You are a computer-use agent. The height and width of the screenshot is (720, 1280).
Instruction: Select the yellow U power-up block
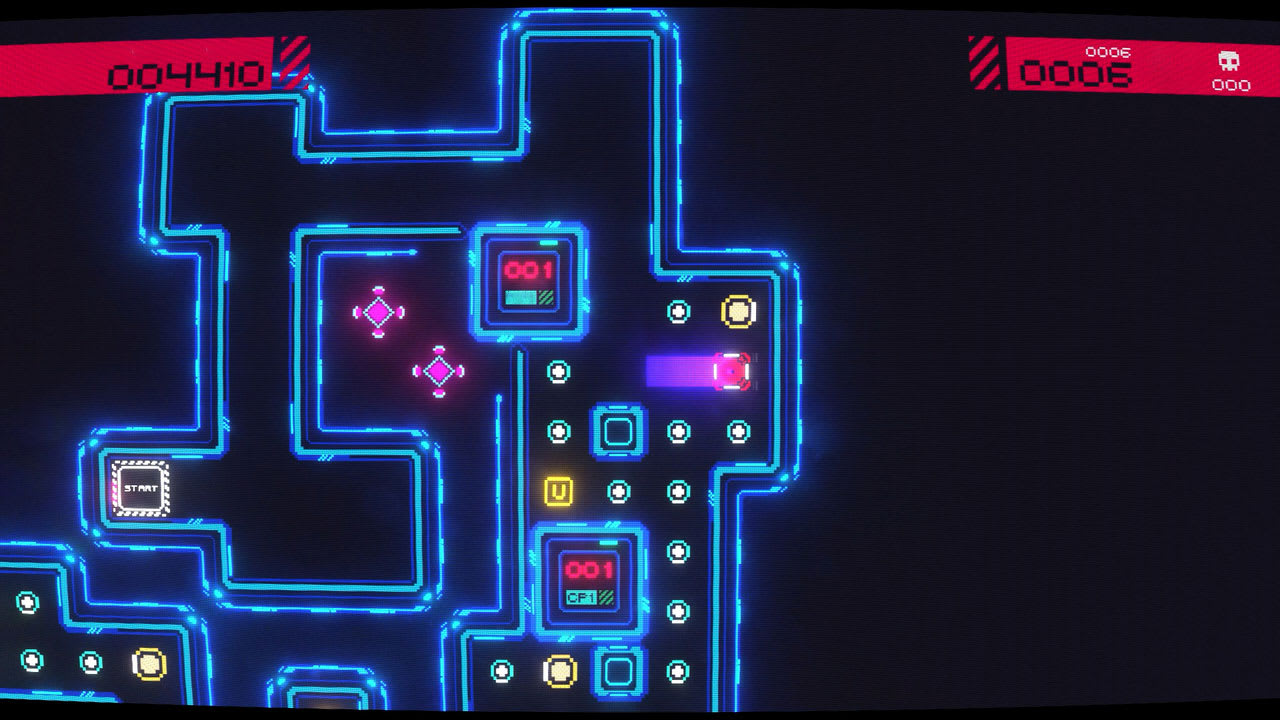[557, 490]
